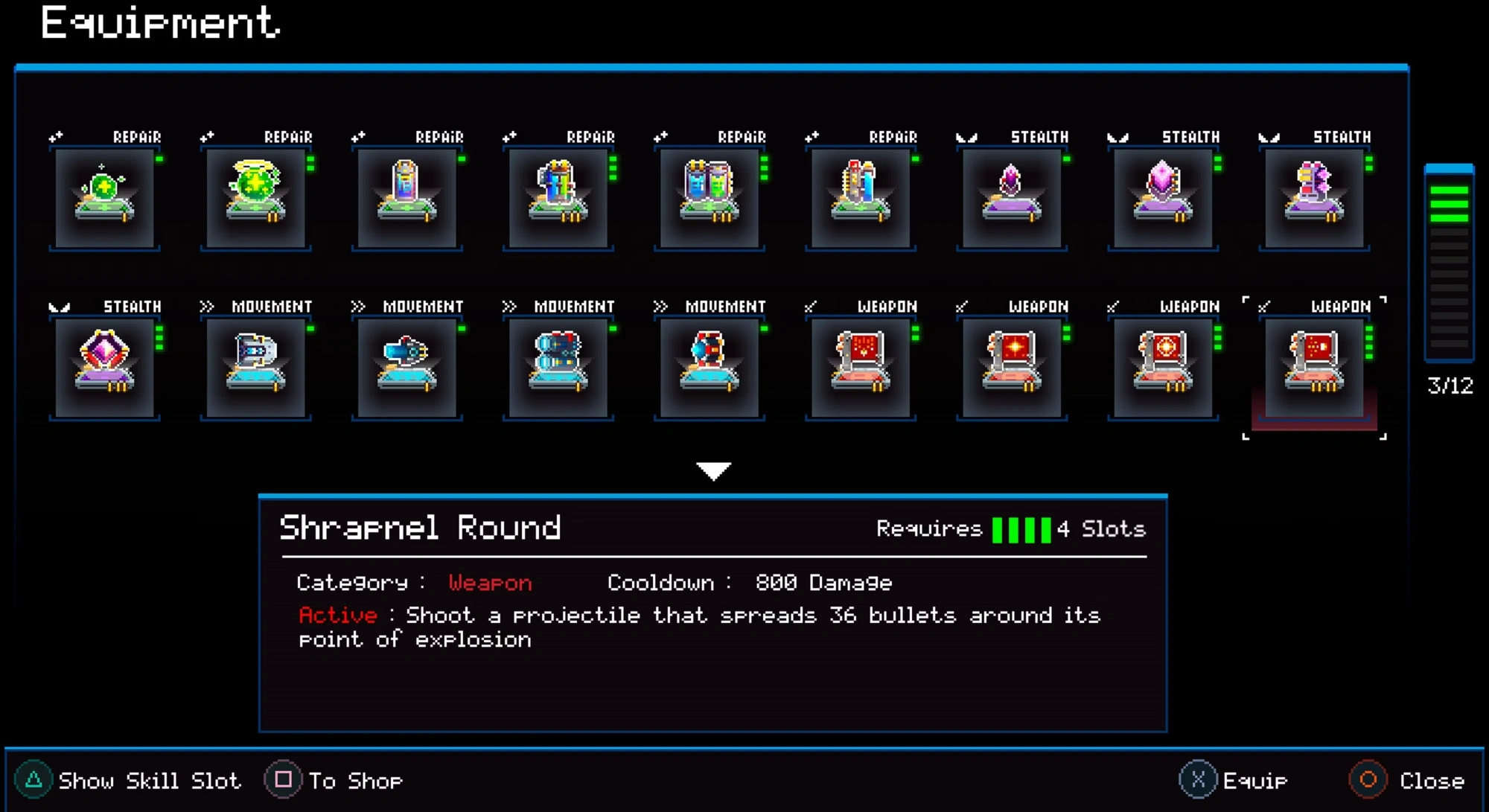
Task: Pick the gold-framed pink gem Stealth item
Action: (x=104, y=368)
